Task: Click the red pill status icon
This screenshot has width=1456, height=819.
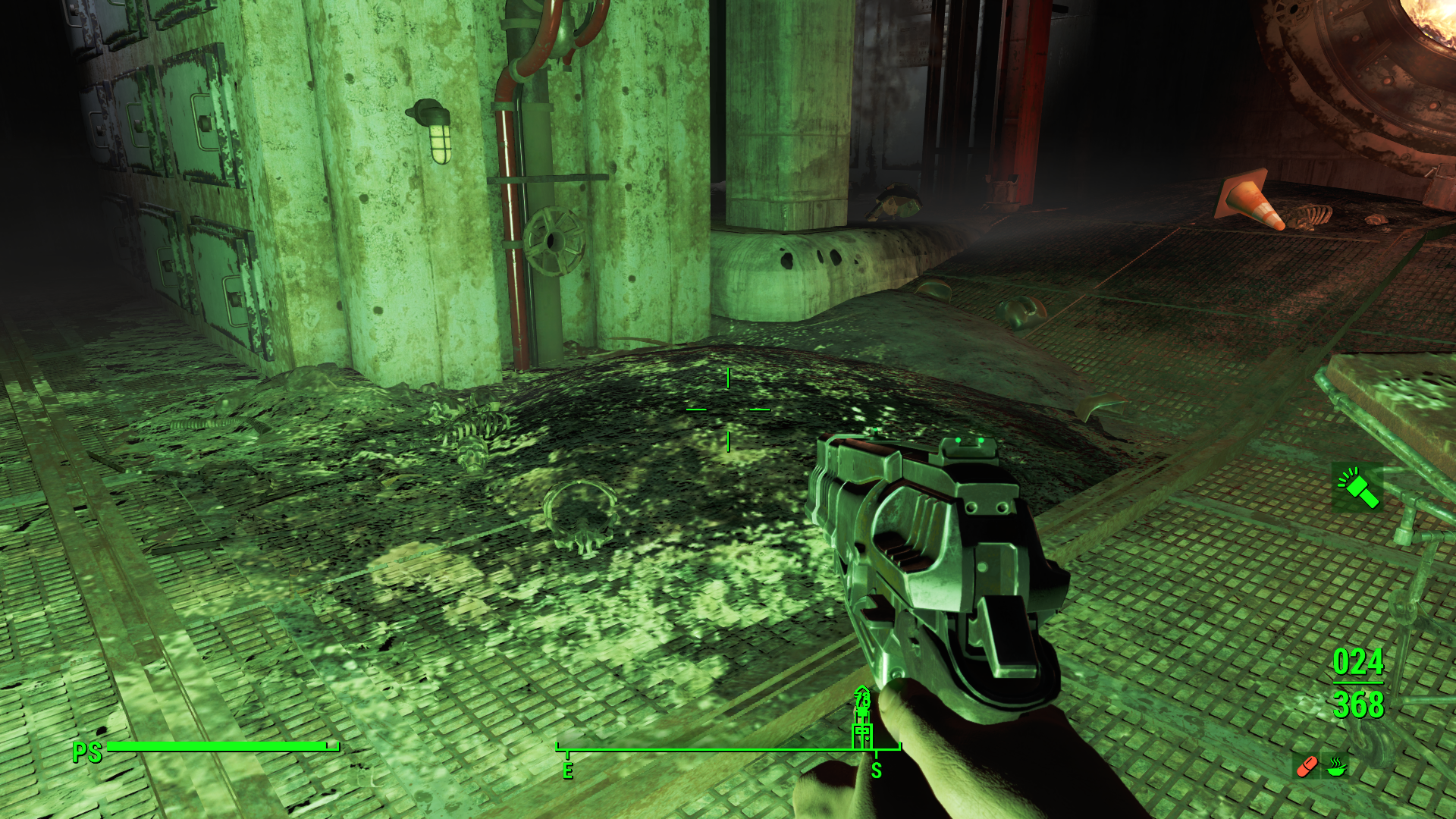Action: point(1307,767)
